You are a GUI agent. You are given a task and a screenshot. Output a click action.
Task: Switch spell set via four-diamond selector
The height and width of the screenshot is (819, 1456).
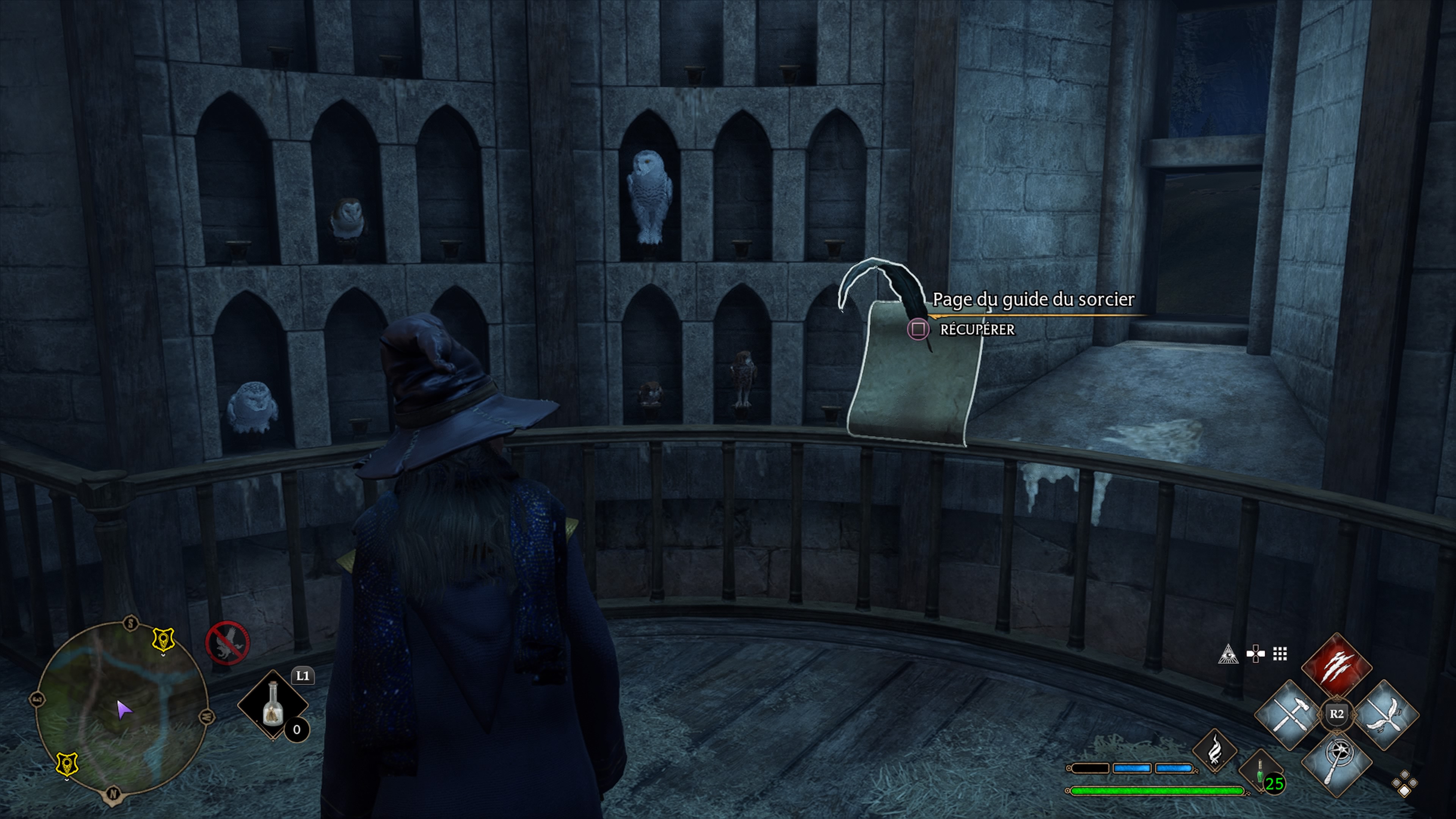(1404, 784)
